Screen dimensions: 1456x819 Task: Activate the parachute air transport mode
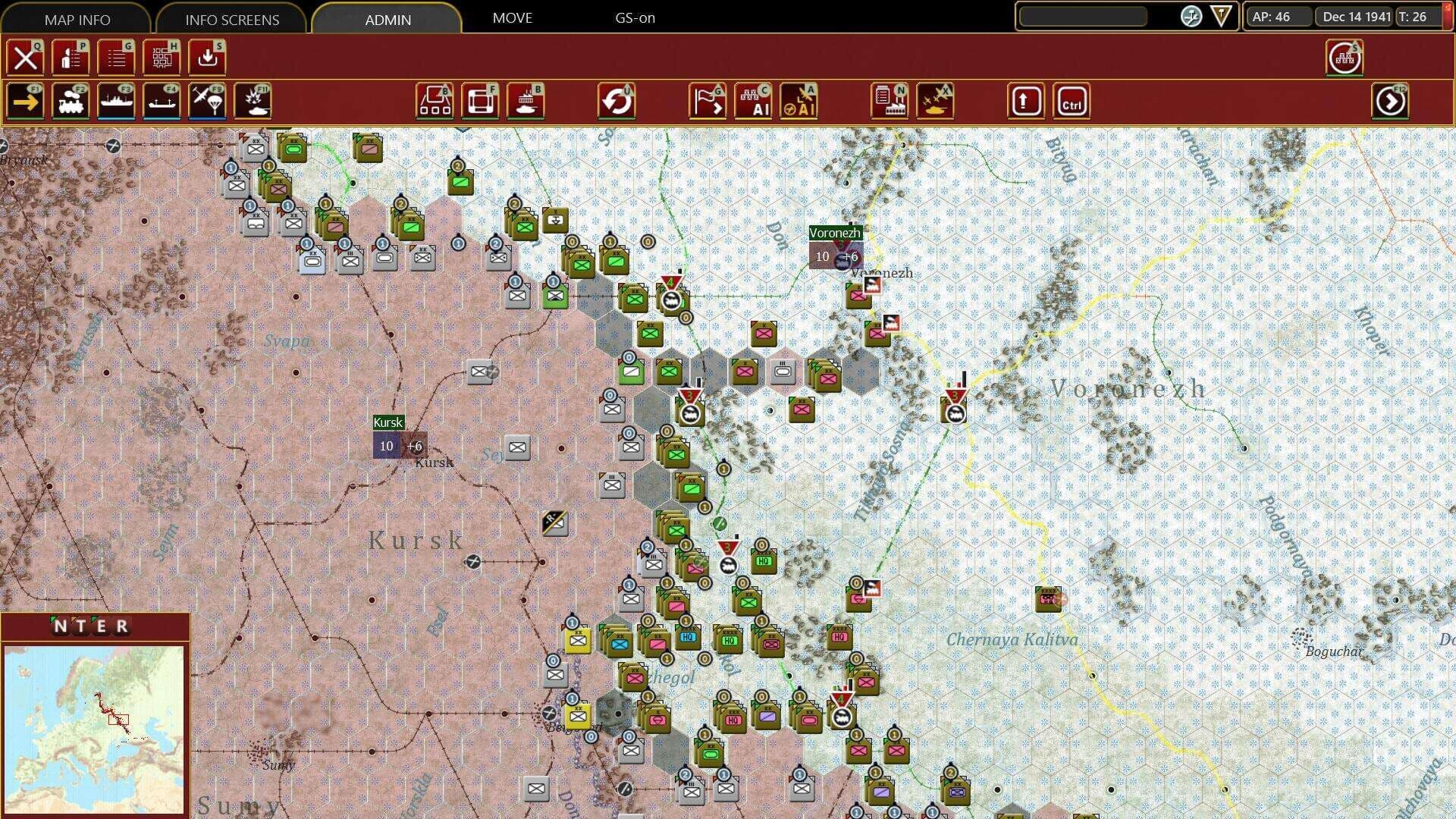pos(207,102)
